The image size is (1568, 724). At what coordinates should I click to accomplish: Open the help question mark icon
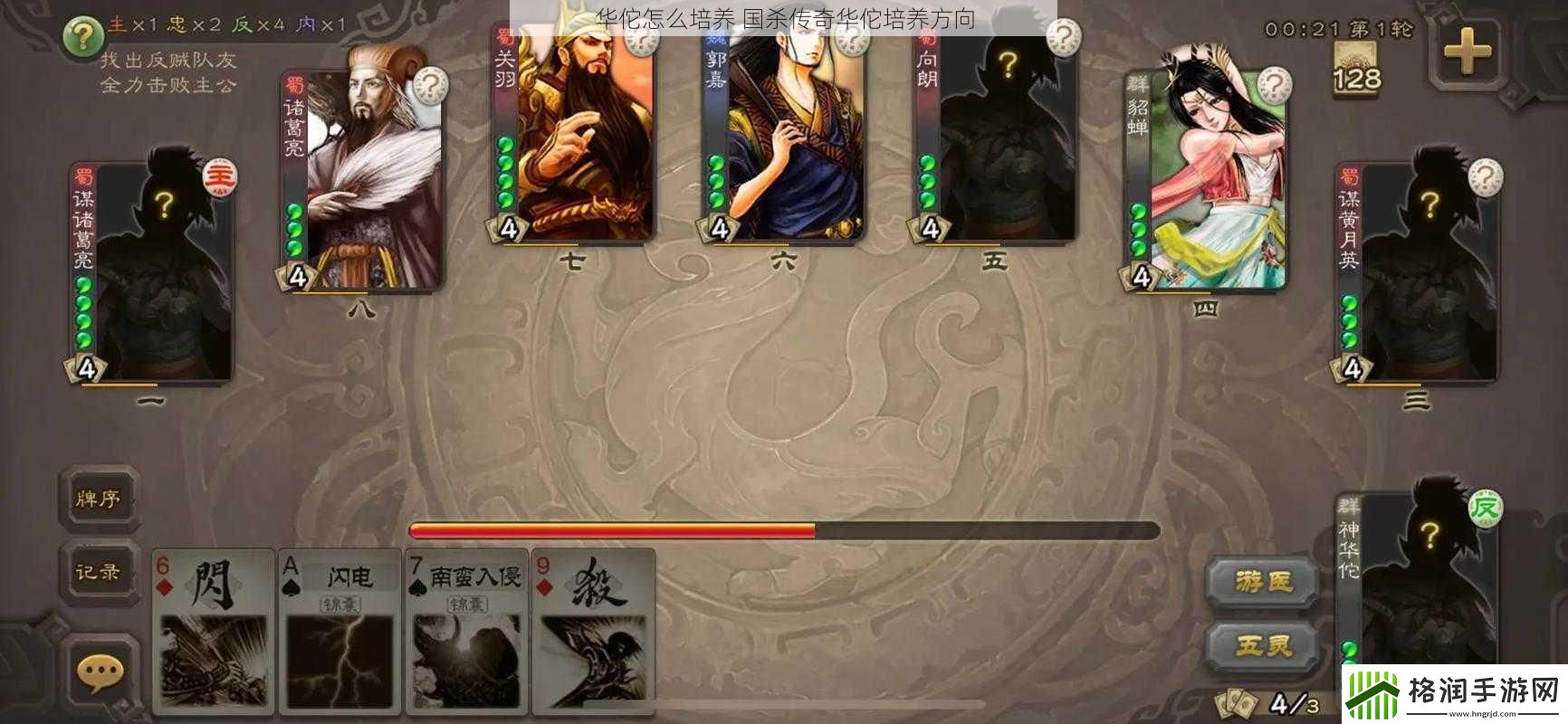(83, 37)
